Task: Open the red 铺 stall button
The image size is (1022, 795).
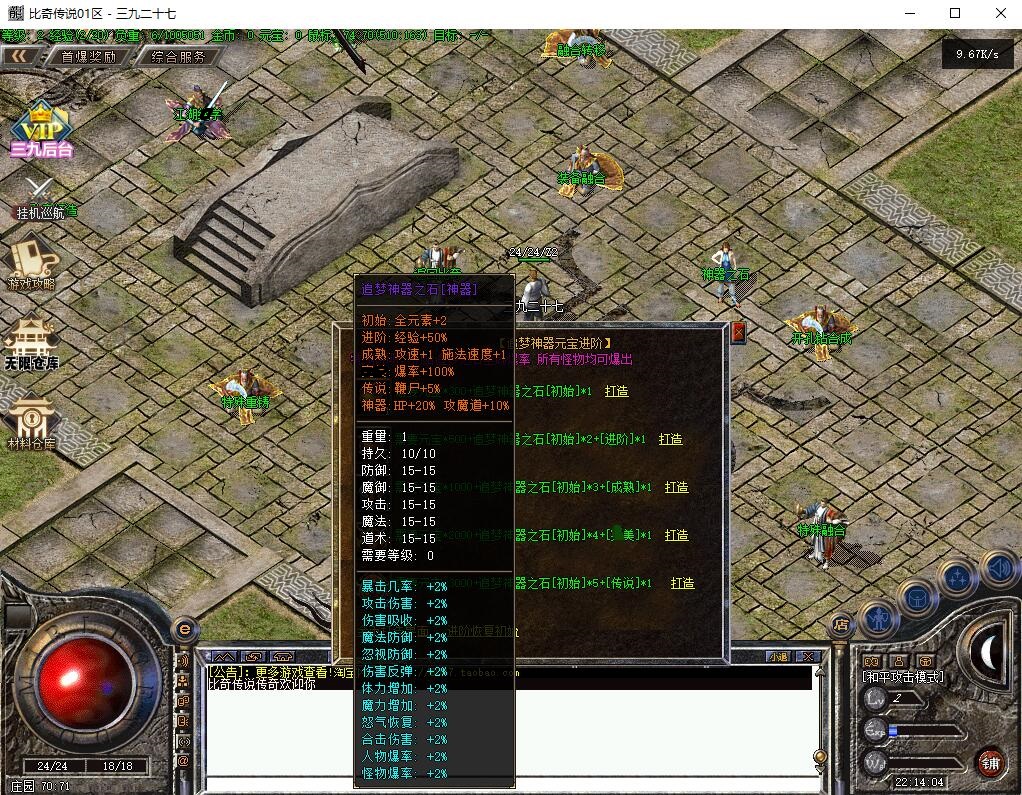Action: coord(990,763)
